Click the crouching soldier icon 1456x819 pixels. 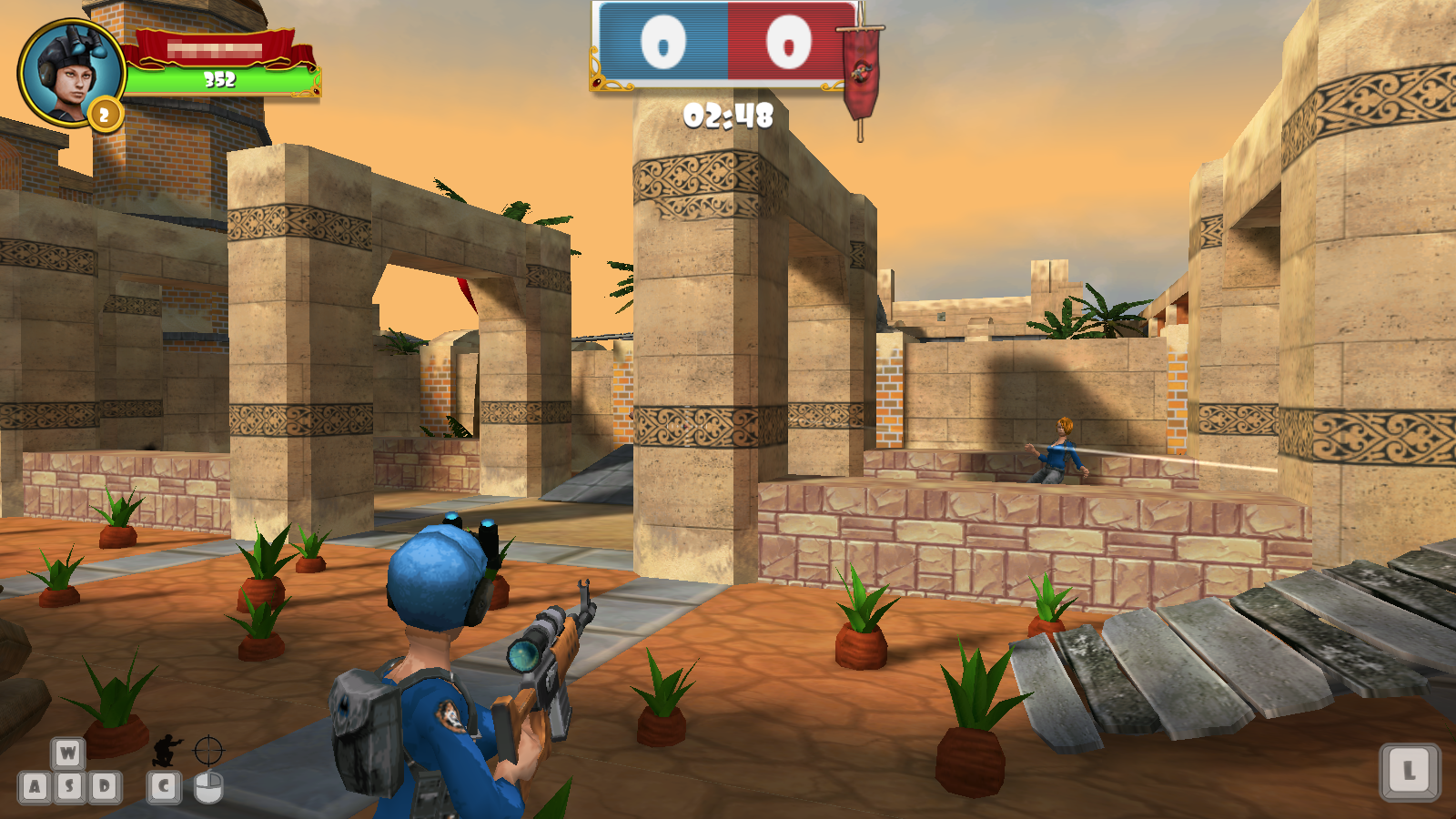click(164, 750)
